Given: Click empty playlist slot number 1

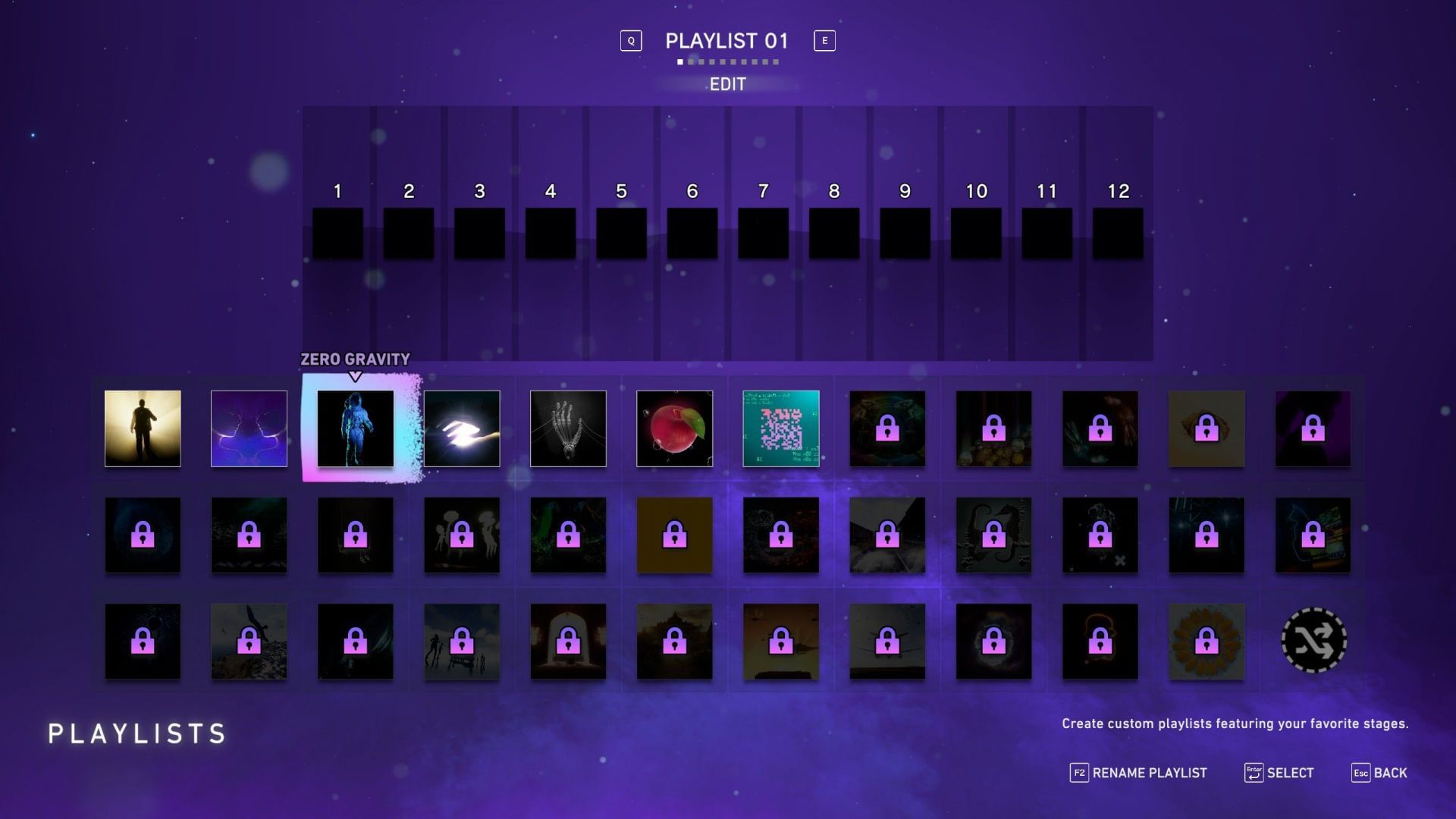Looking at the screenshot, I should pos(337,231).
